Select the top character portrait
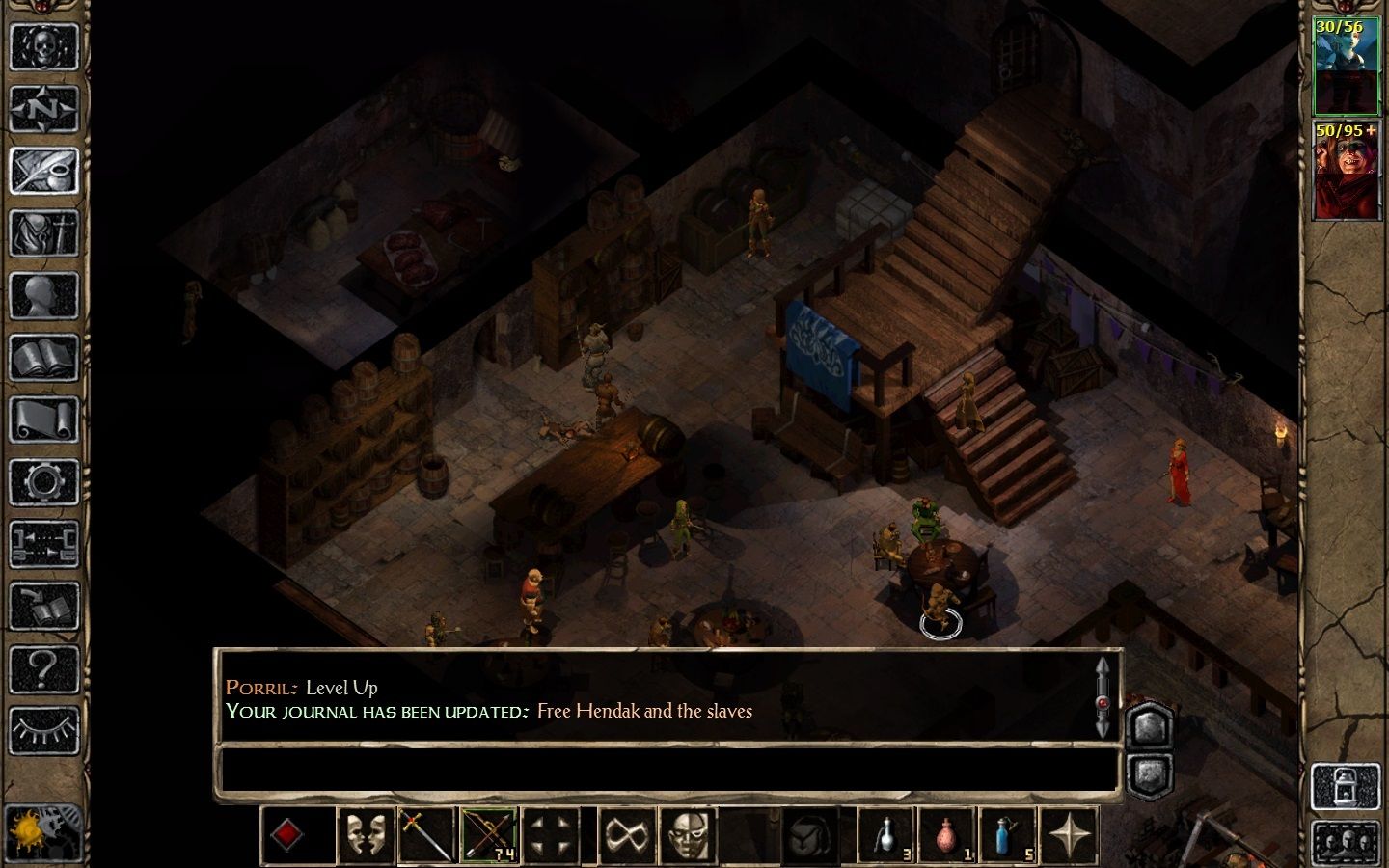The height and width of the screenshot is (868, 1389). [1346, 66]
